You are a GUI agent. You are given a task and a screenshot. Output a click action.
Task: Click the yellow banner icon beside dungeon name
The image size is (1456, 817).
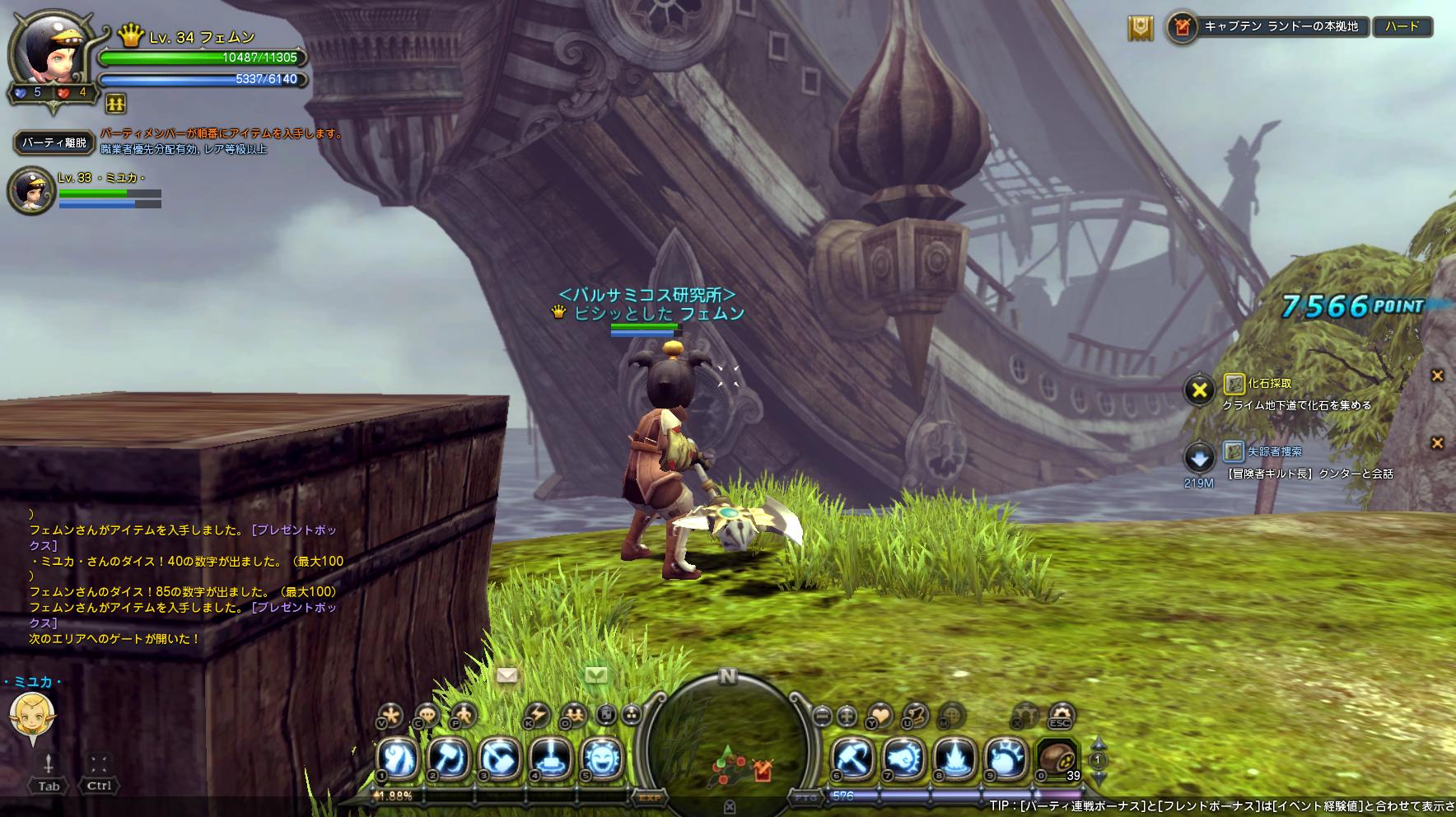1141,28
